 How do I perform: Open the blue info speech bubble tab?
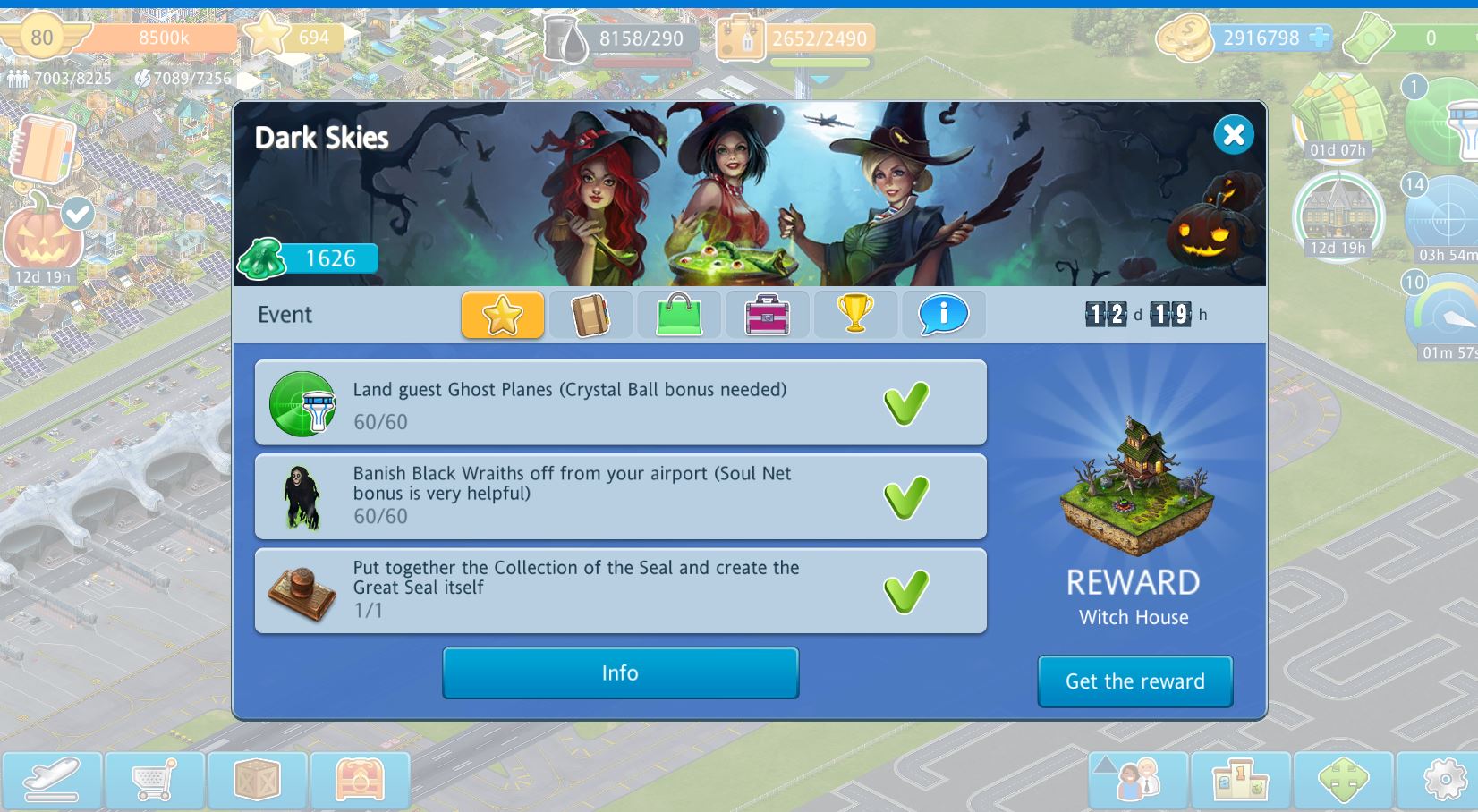click(x=943, y=315)
